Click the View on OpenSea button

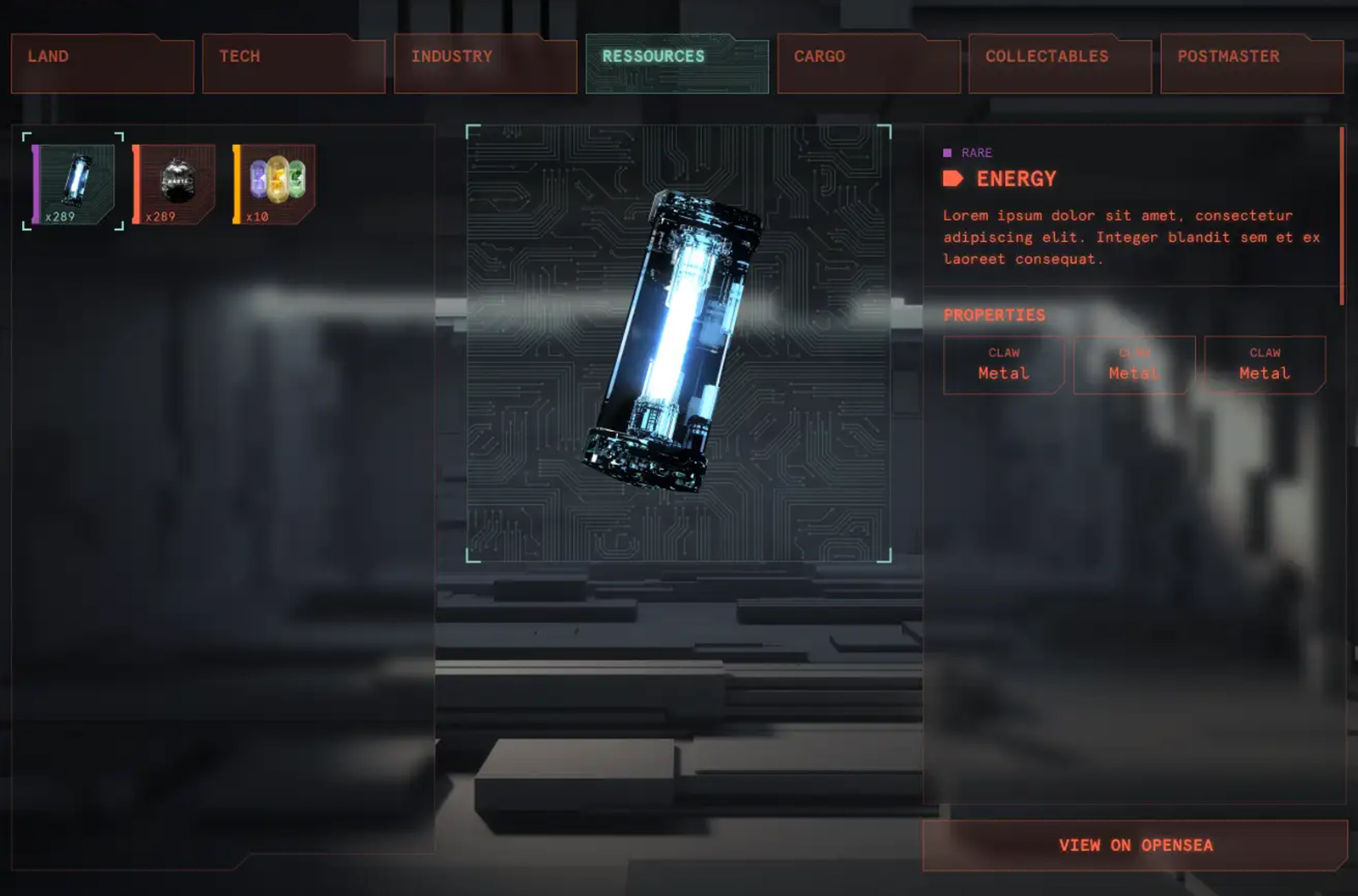click(x=1135, y=845)
